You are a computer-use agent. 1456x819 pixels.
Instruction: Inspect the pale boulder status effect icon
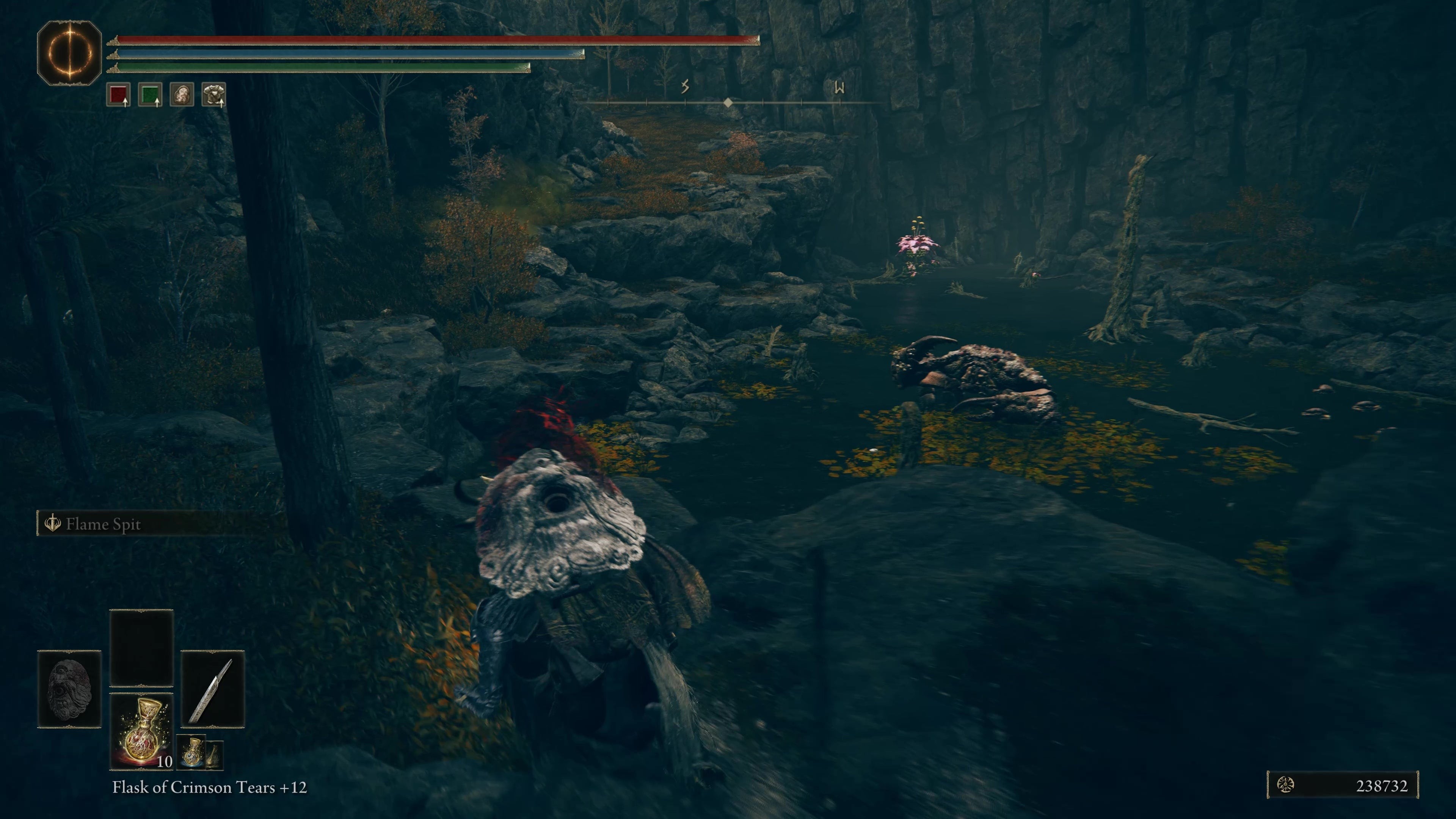pyautogui.click(x=182, y=95)
